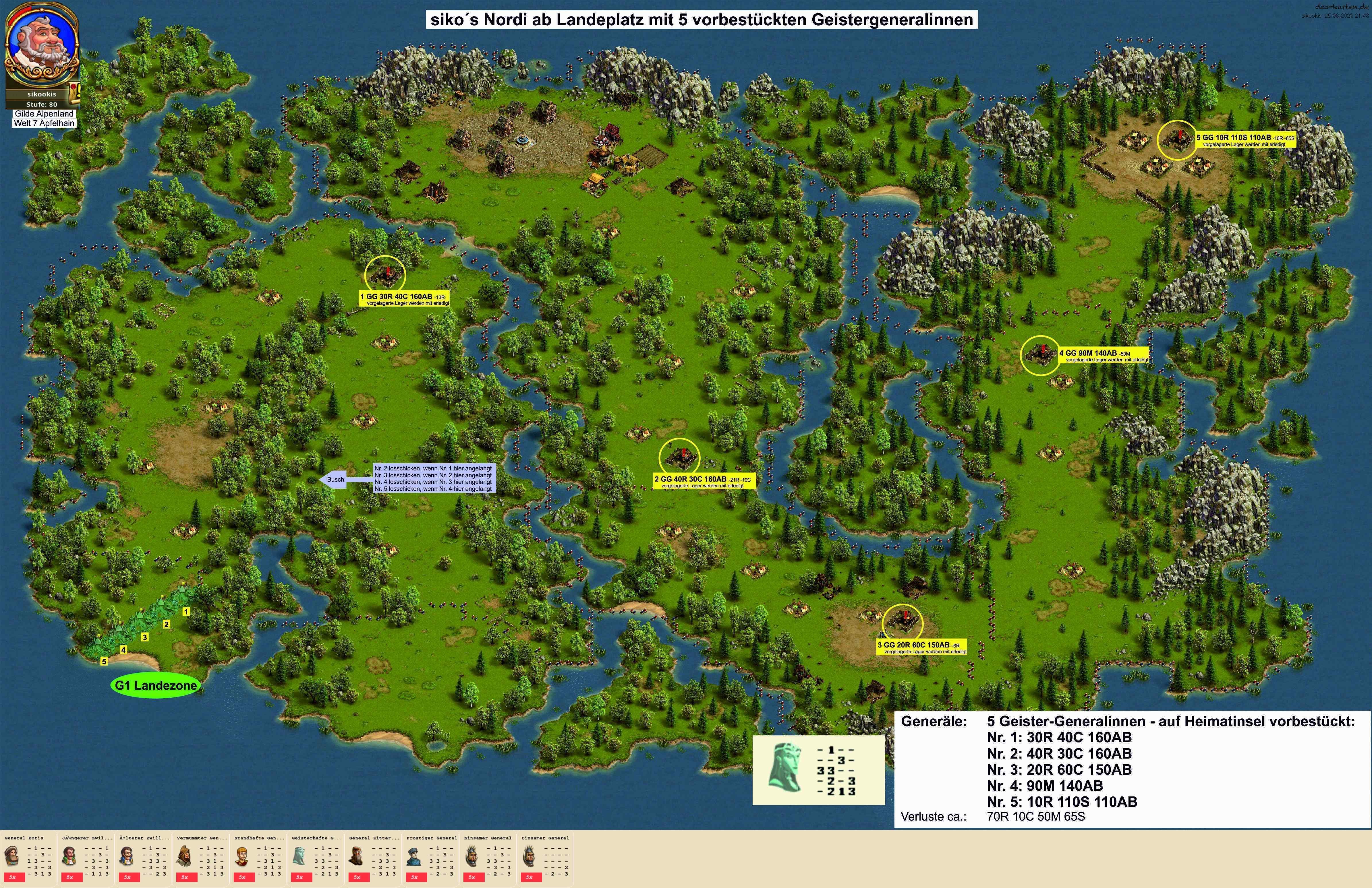The height and width of the screenshot is (888, 1372).
Task: Select the circled camp marked 5 GG
Action: (x=1176, y=140)
